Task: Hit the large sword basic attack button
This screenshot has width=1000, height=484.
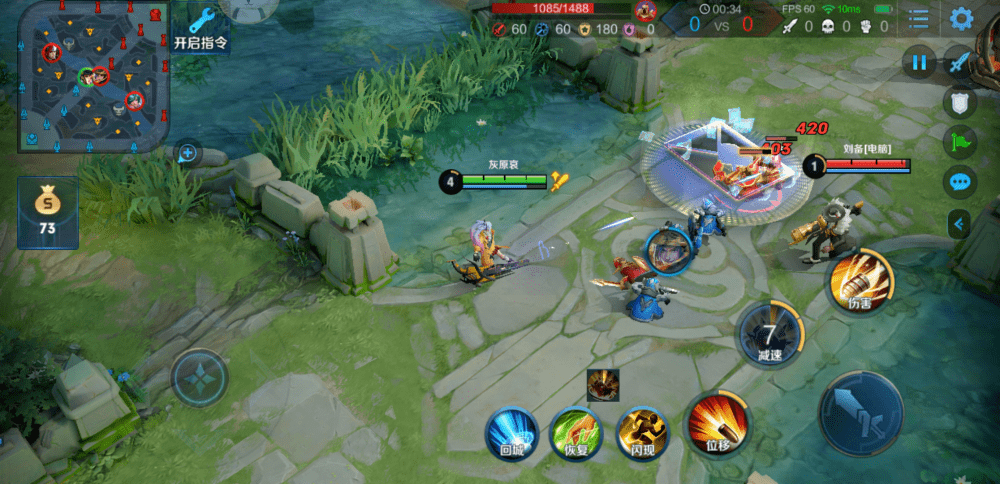Action: (x=860, y=414)
